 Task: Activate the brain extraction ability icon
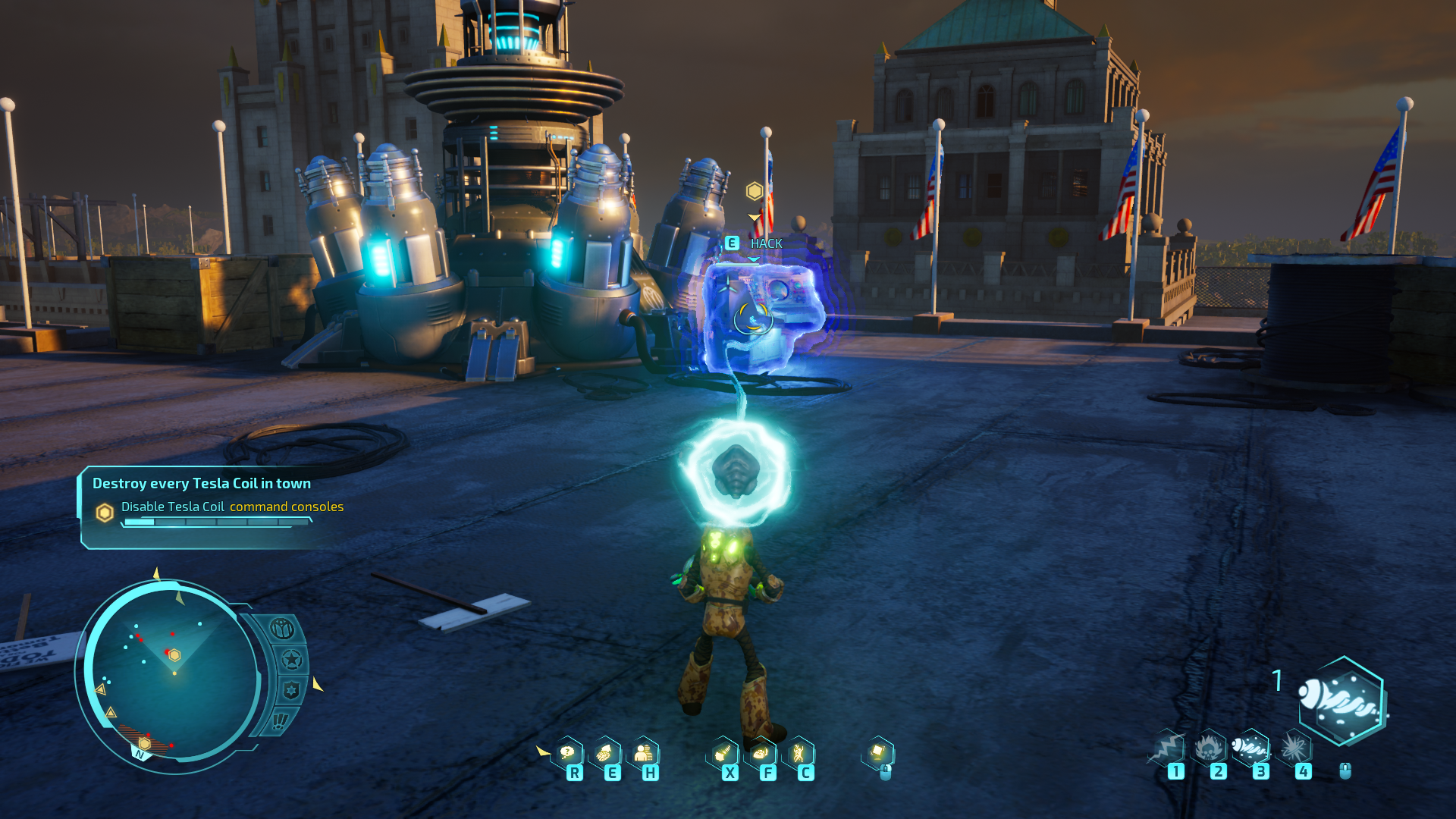[605, 754]
